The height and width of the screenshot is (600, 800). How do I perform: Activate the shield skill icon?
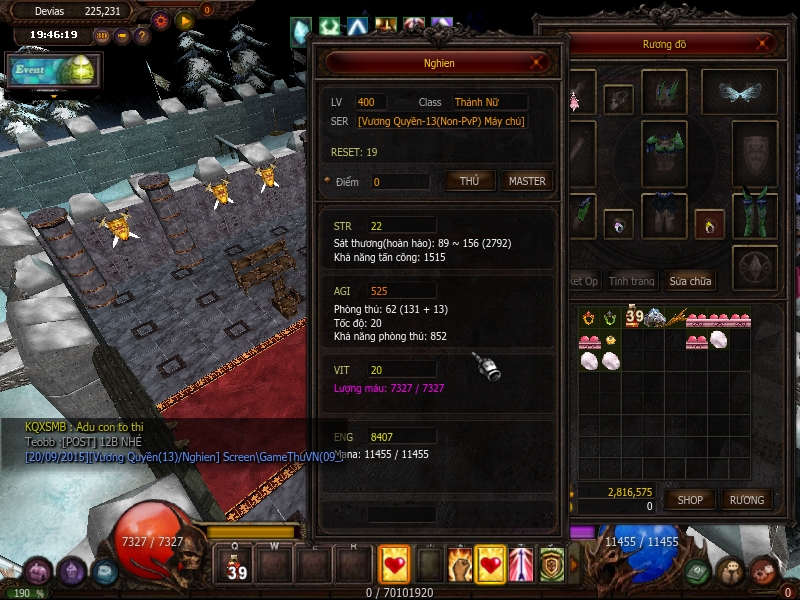pos(552,565)
